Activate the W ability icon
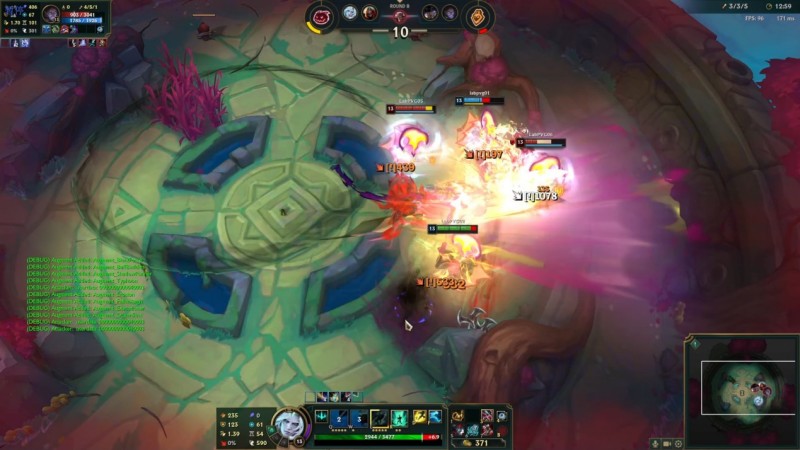The width and height of the screenshot is (800, 450). point(360,417)
